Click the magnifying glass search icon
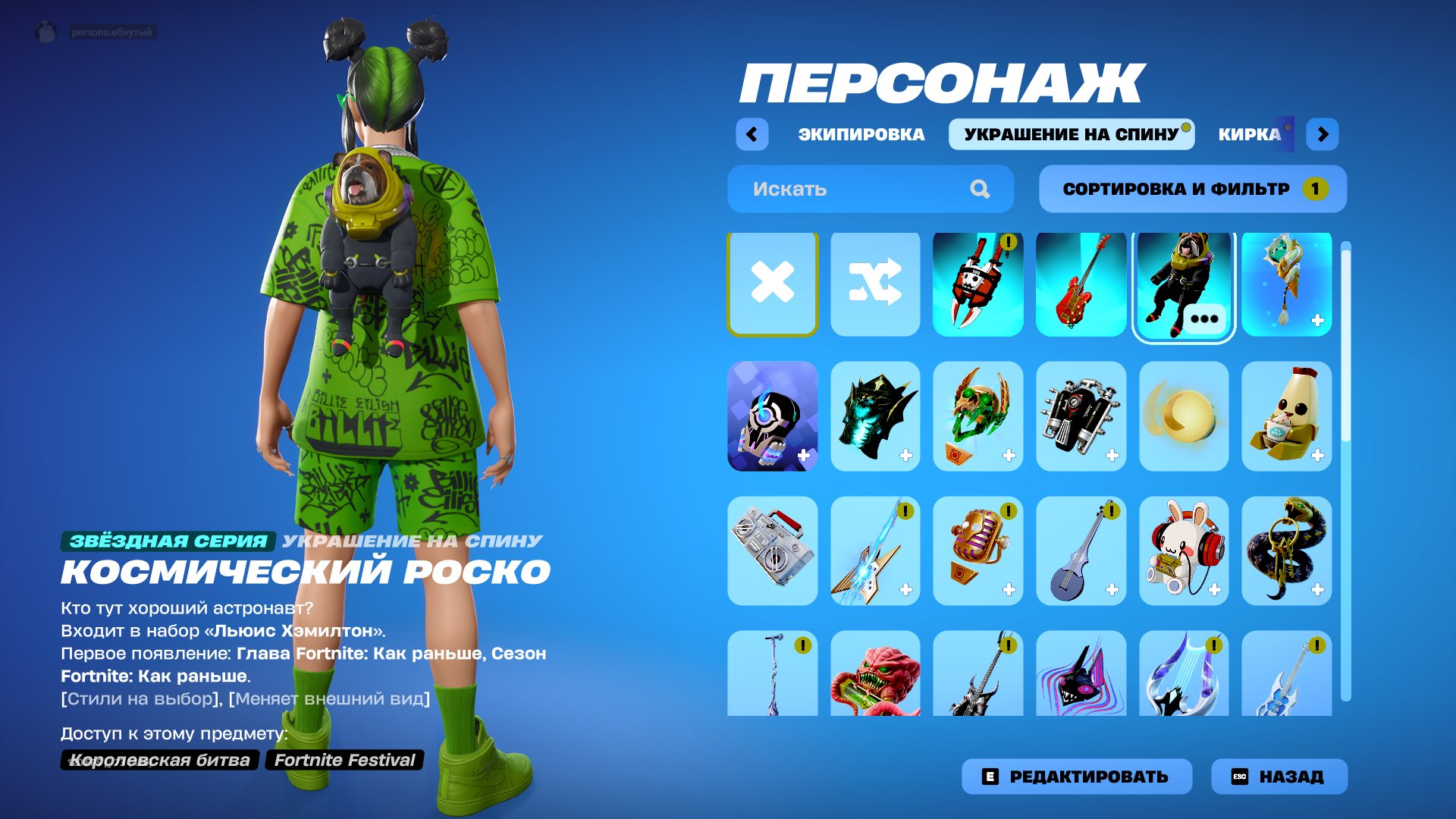The height and width of the screenshot is (819, 1456). click(981, 189)
